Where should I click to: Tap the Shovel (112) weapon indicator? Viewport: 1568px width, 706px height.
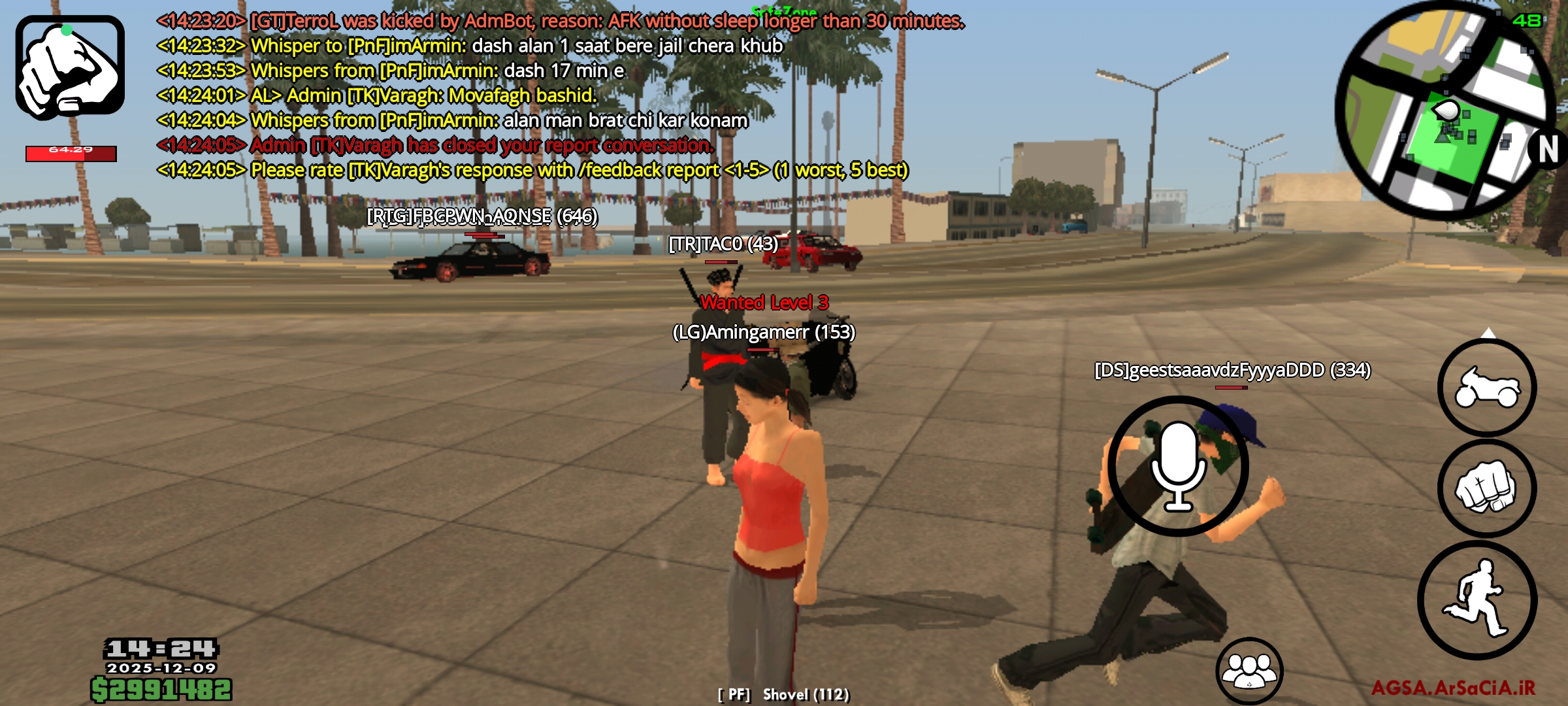coord(784,695)
